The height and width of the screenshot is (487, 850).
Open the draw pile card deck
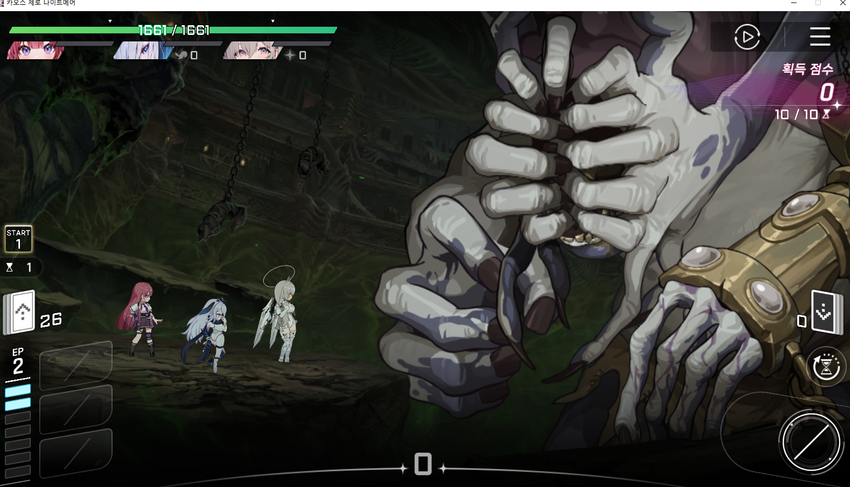(20, 311)
